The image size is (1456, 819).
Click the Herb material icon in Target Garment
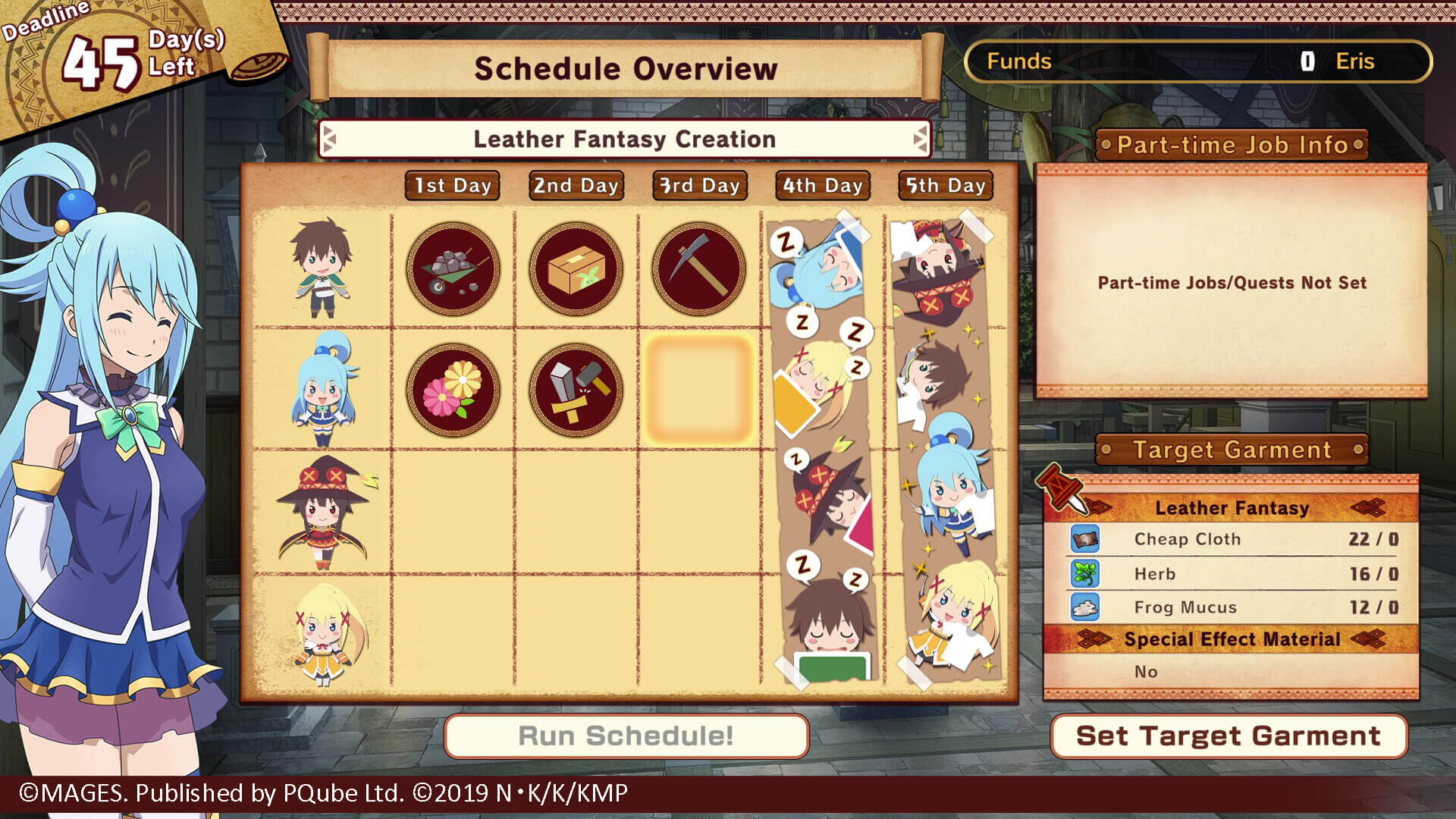(1086, 573)
